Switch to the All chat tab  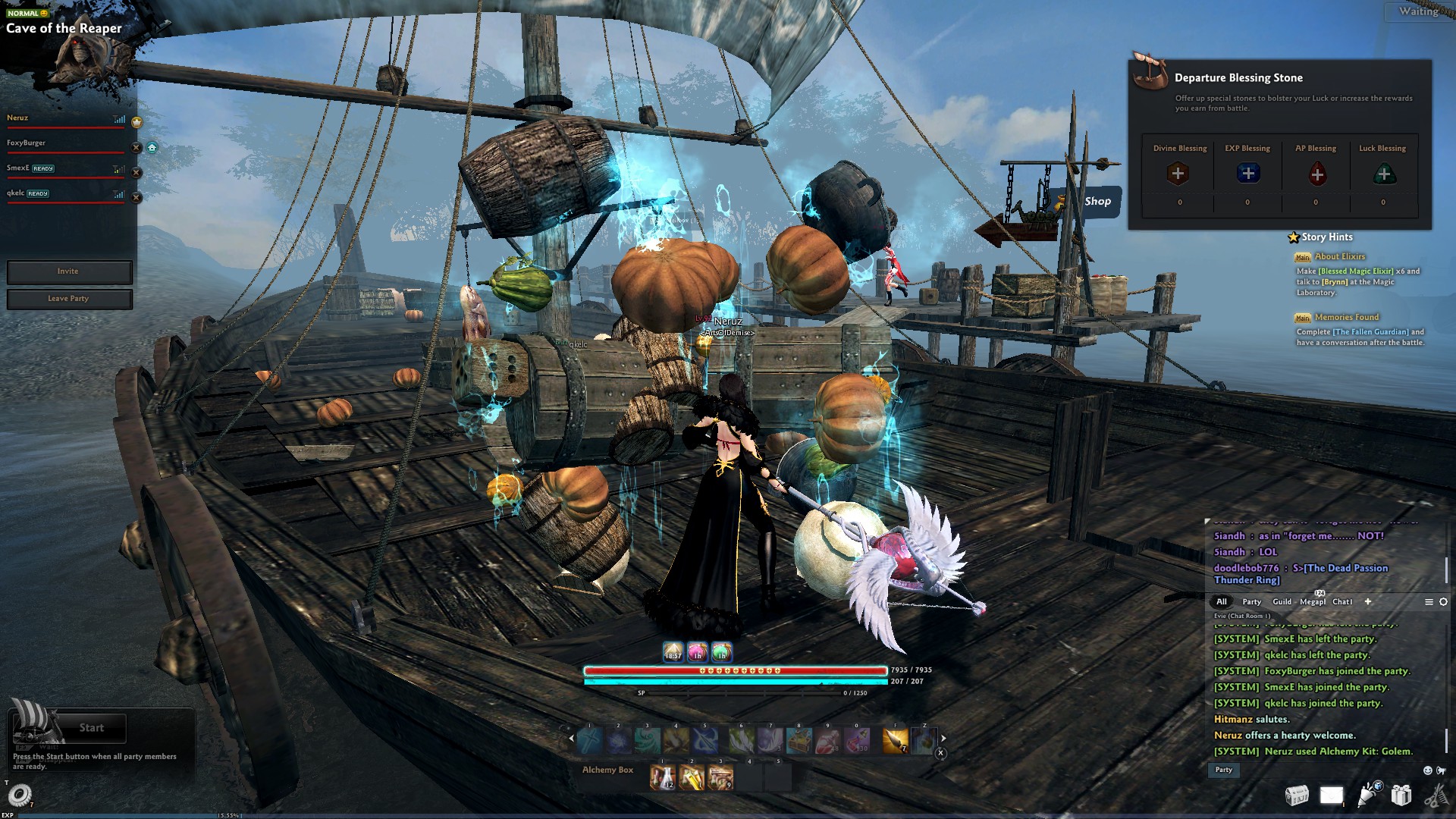[1222, 601]
